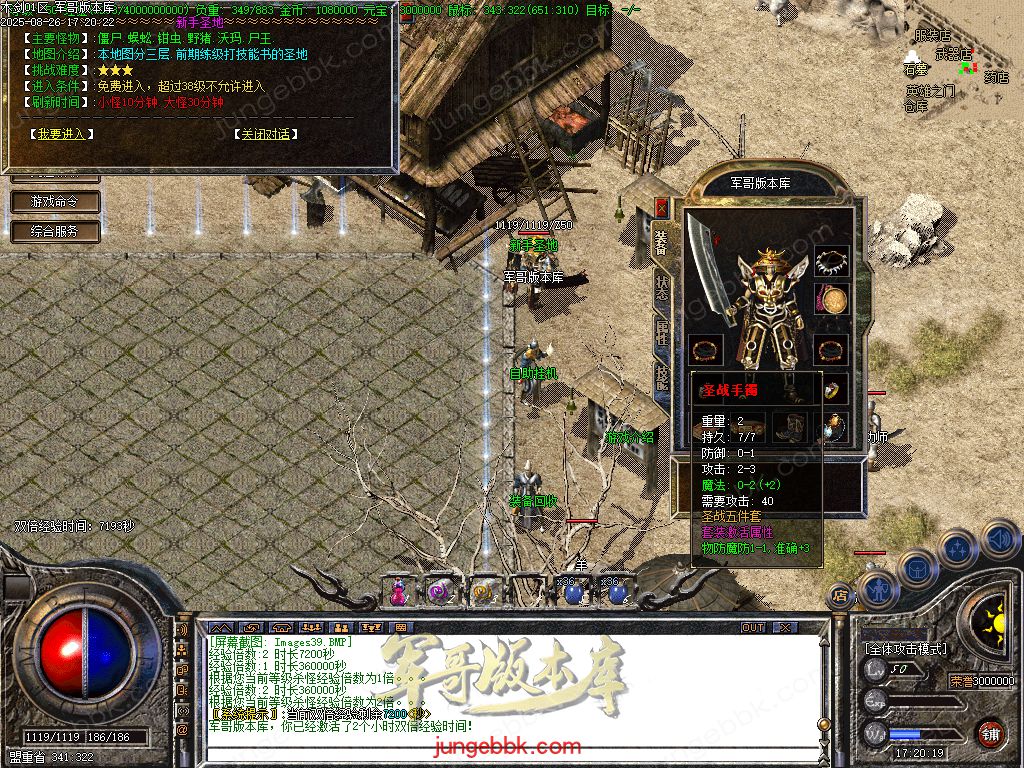Click the speaker sound round button

pyautogui.click(x=1000, y=540)
